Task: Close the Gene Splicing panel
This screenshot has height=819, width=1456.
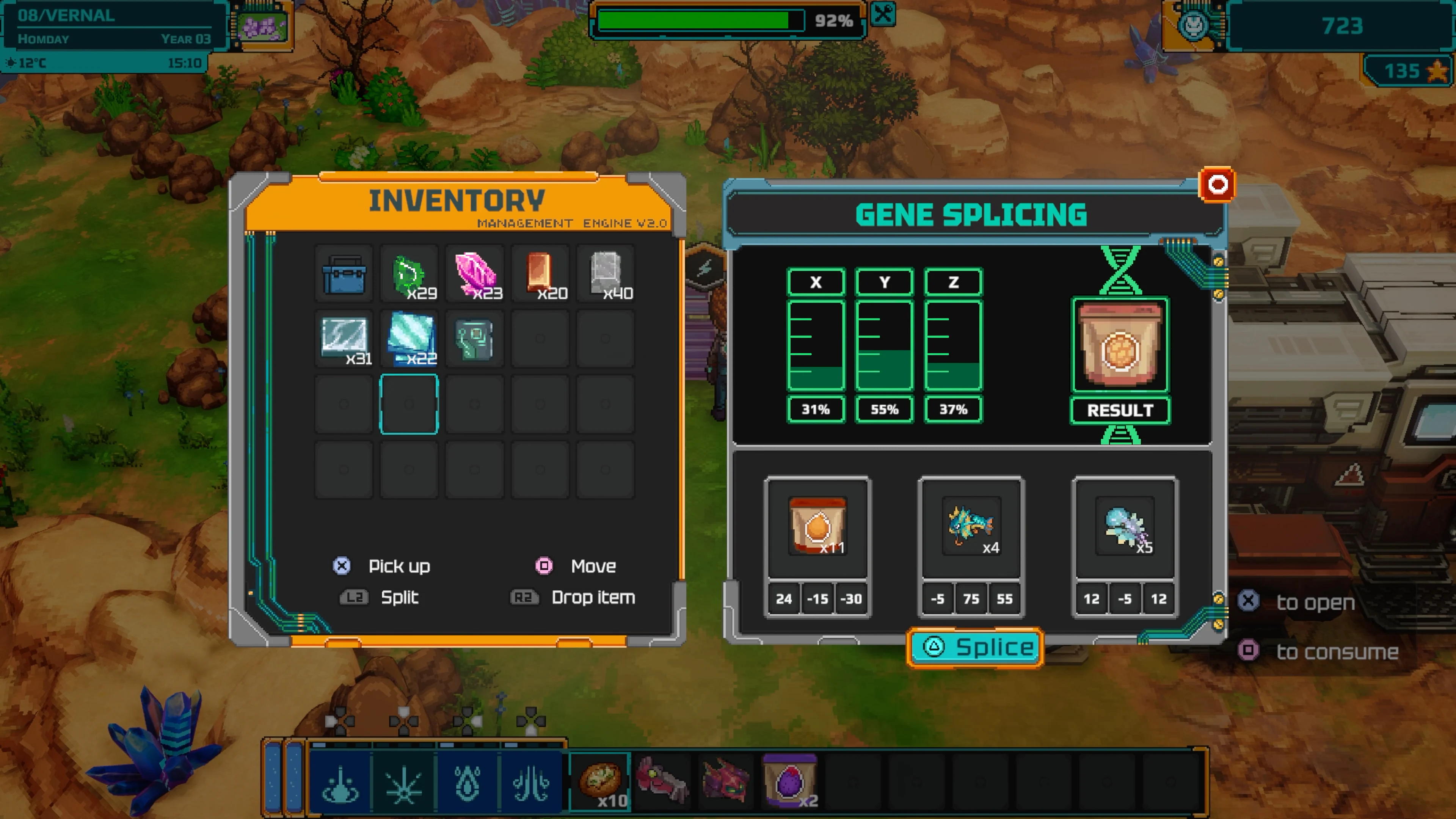Action: click(1219, 184)
